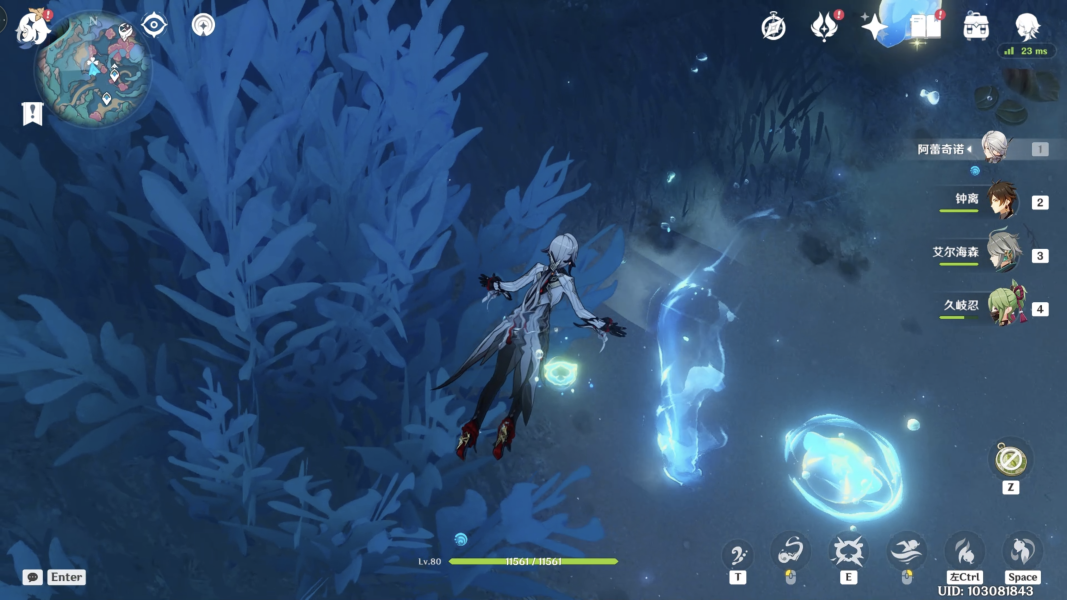Open the events wing-shaped icon

click(824, 27)
